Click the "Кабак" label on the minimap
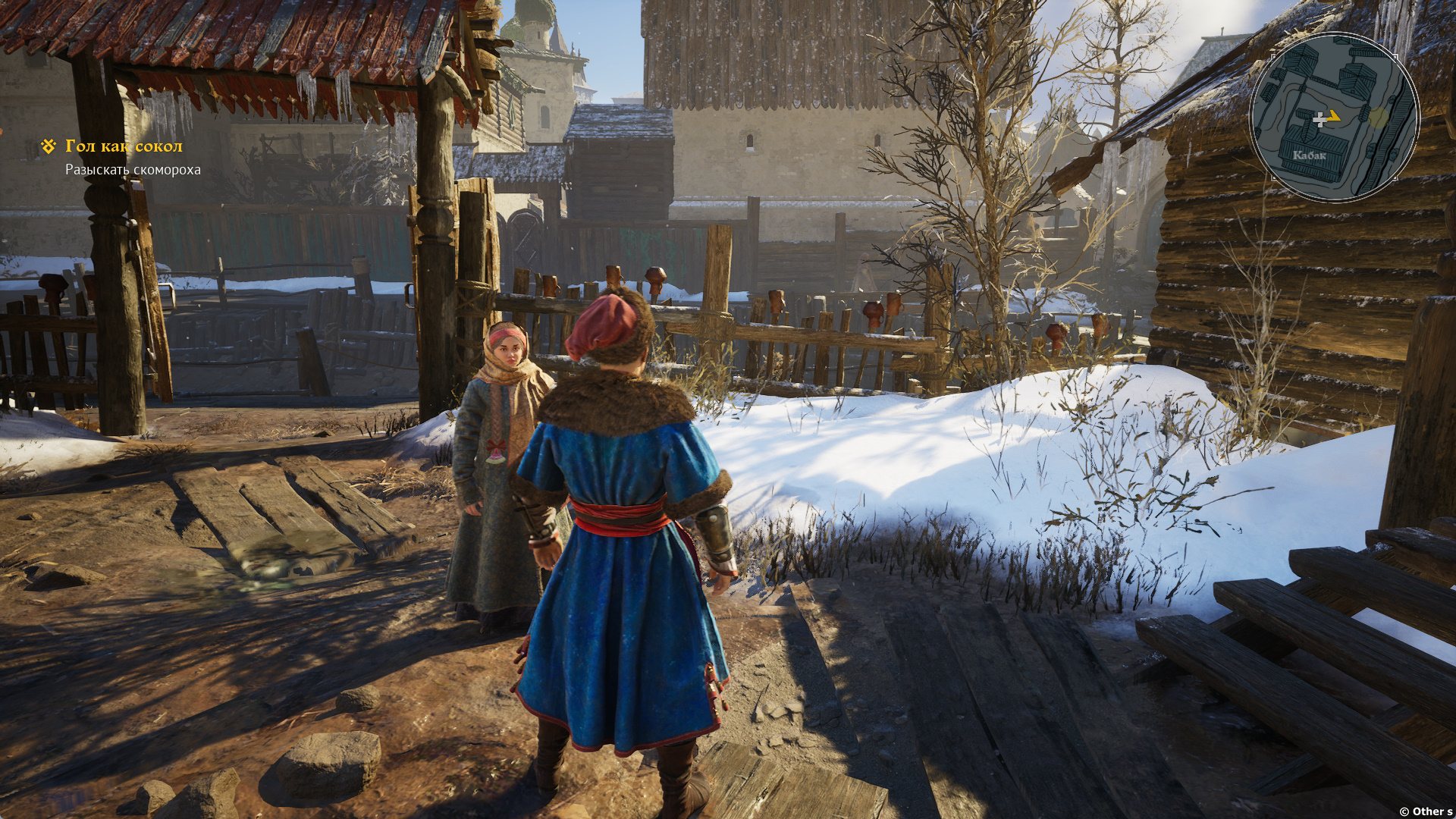This screenshot has width=1456, height=819. pos(1309,155)
